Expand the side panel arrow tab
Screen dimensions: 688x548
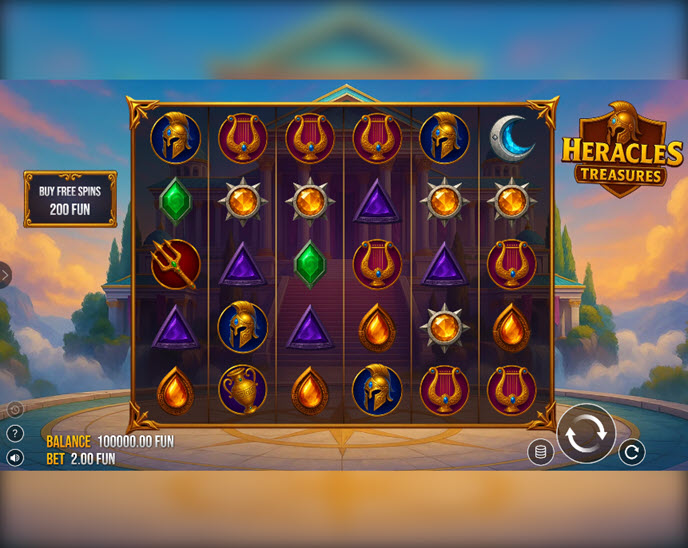(x=5, y=275)
